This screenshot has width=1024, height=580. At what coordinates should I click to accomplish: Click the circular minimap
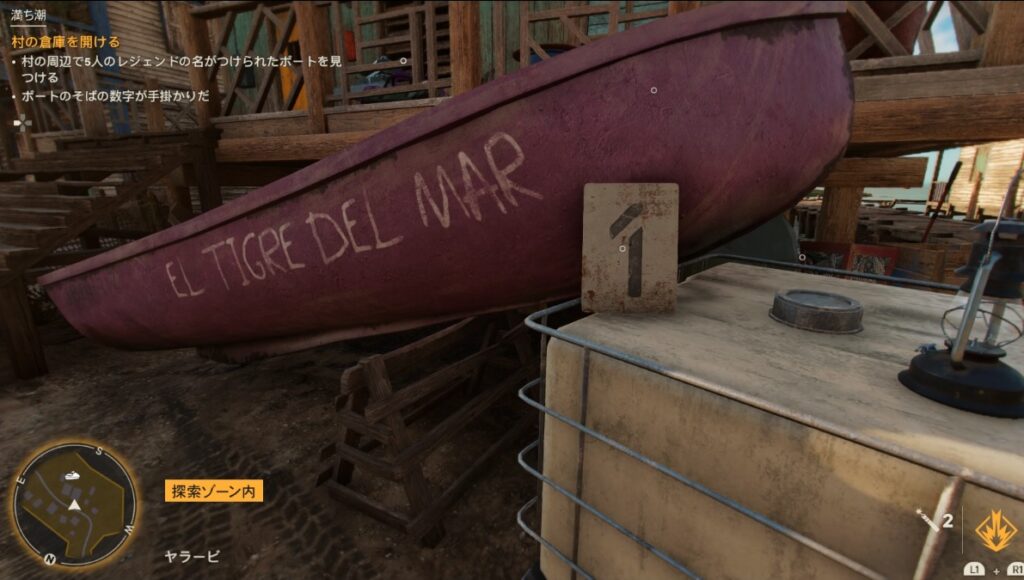74,505
